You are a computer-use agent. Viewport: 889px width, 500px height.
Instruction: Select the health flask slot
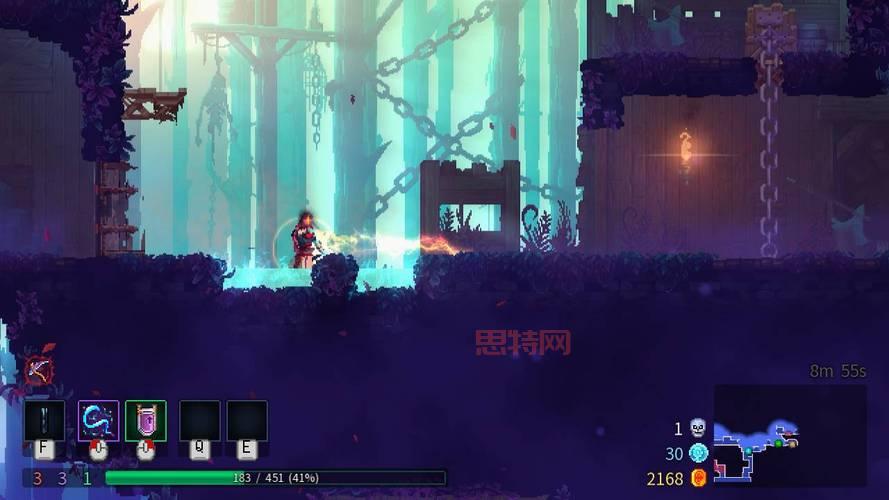coord(44,421)
